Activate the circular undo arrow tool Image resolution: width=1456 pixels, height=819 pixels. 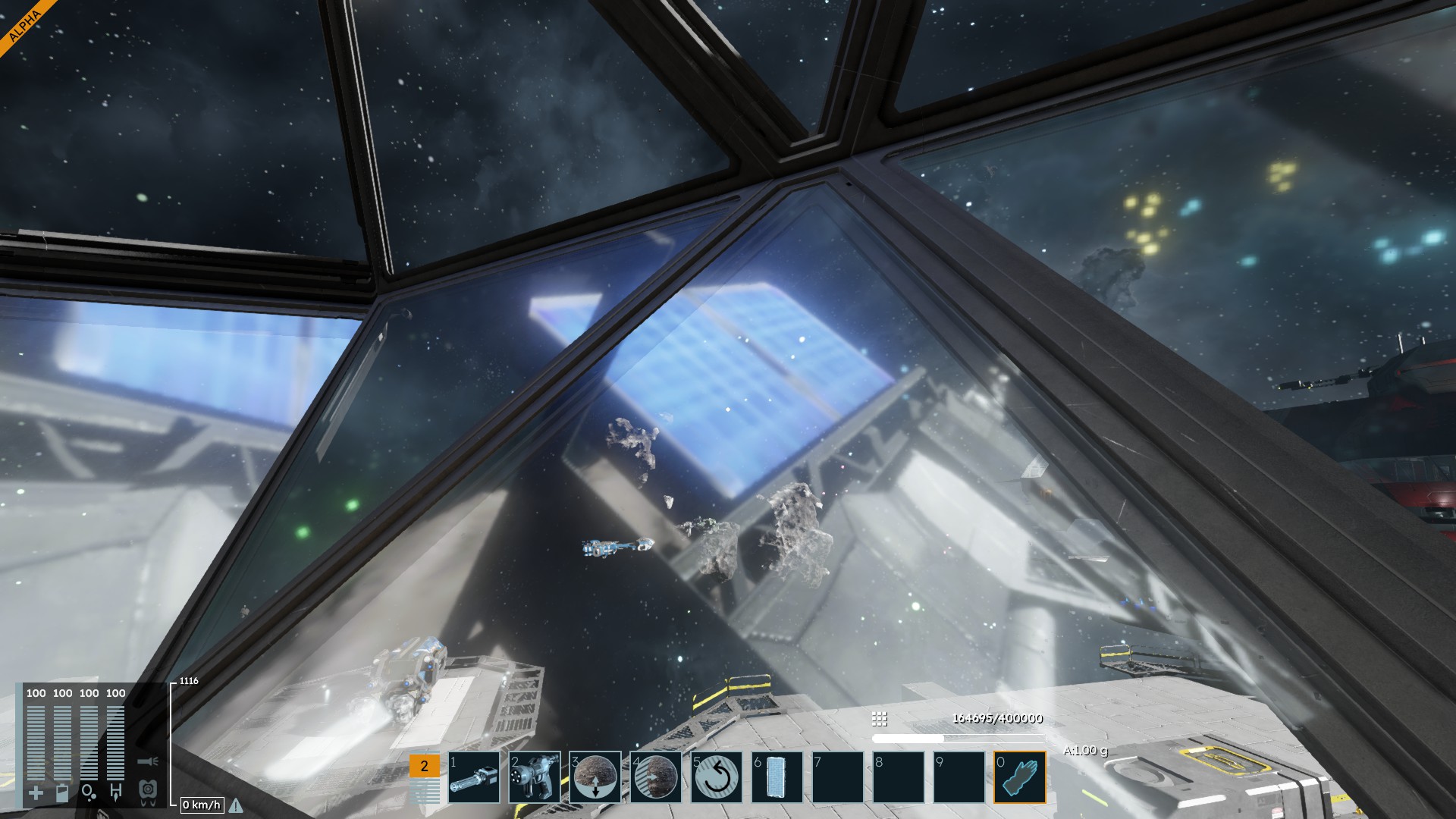click(x=717, y=777)
